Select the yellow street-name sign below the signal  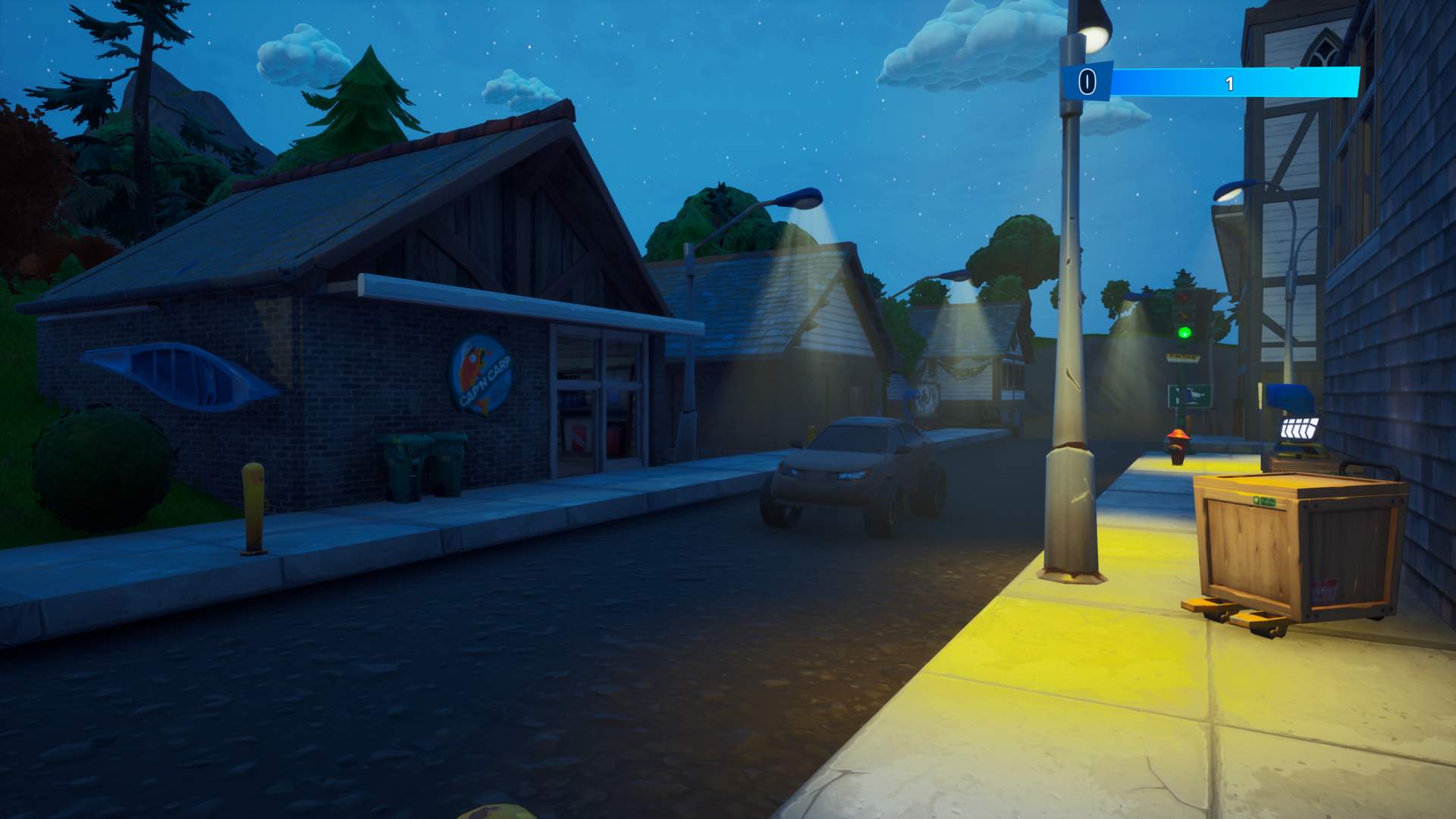pos(1183,356)
